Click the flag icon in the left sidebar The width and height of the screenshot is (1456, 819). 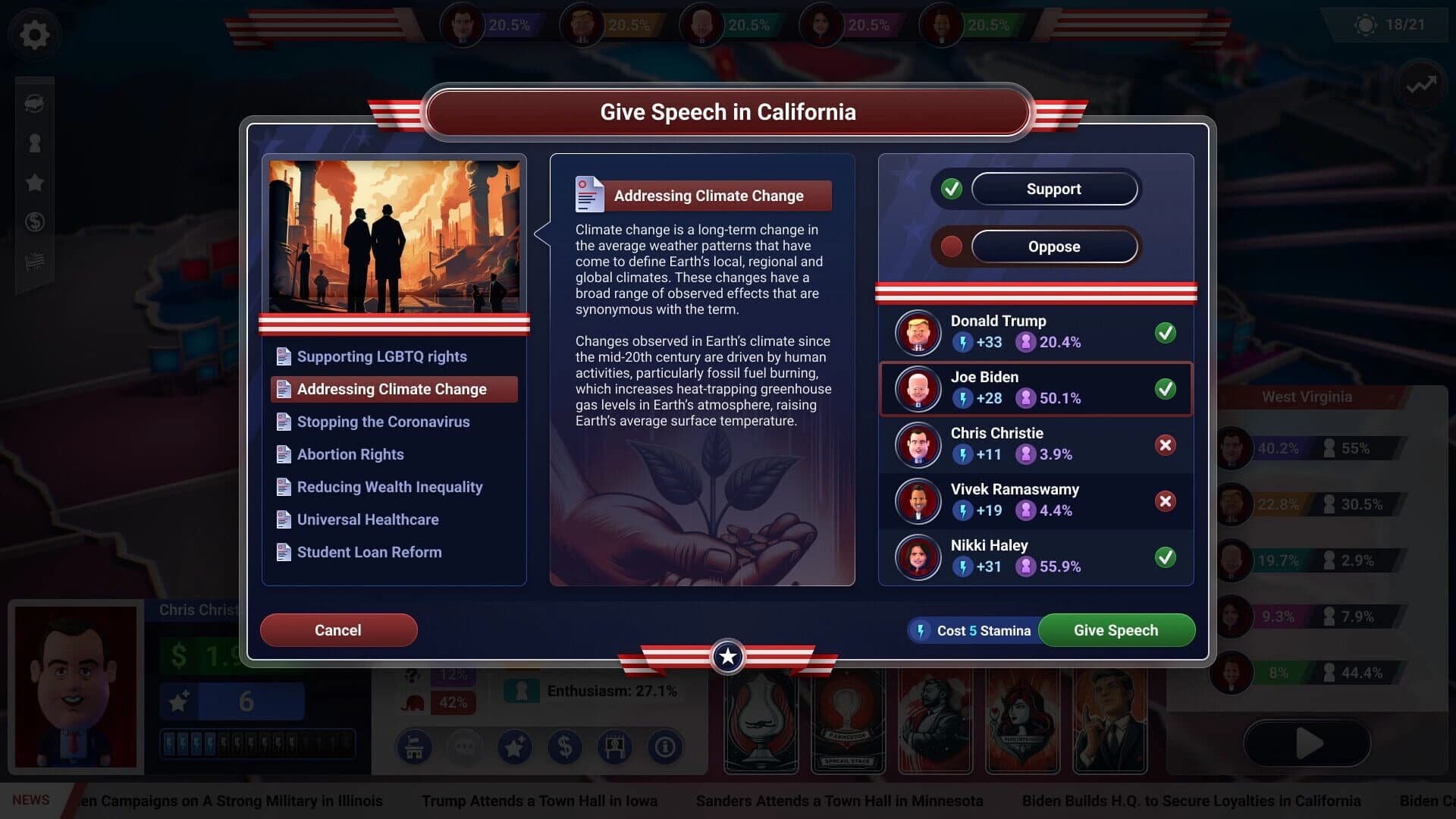pos(34,262)
